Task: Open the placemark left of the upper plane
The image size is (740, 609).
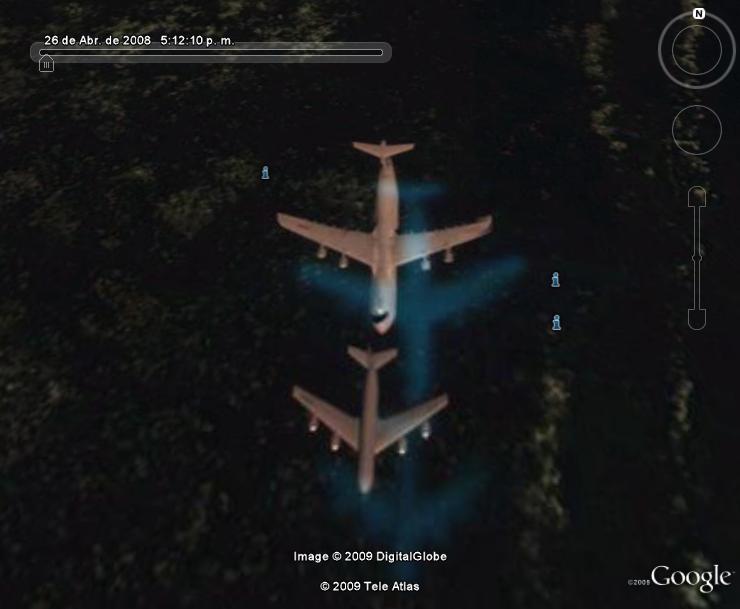Action: (265, 173)
